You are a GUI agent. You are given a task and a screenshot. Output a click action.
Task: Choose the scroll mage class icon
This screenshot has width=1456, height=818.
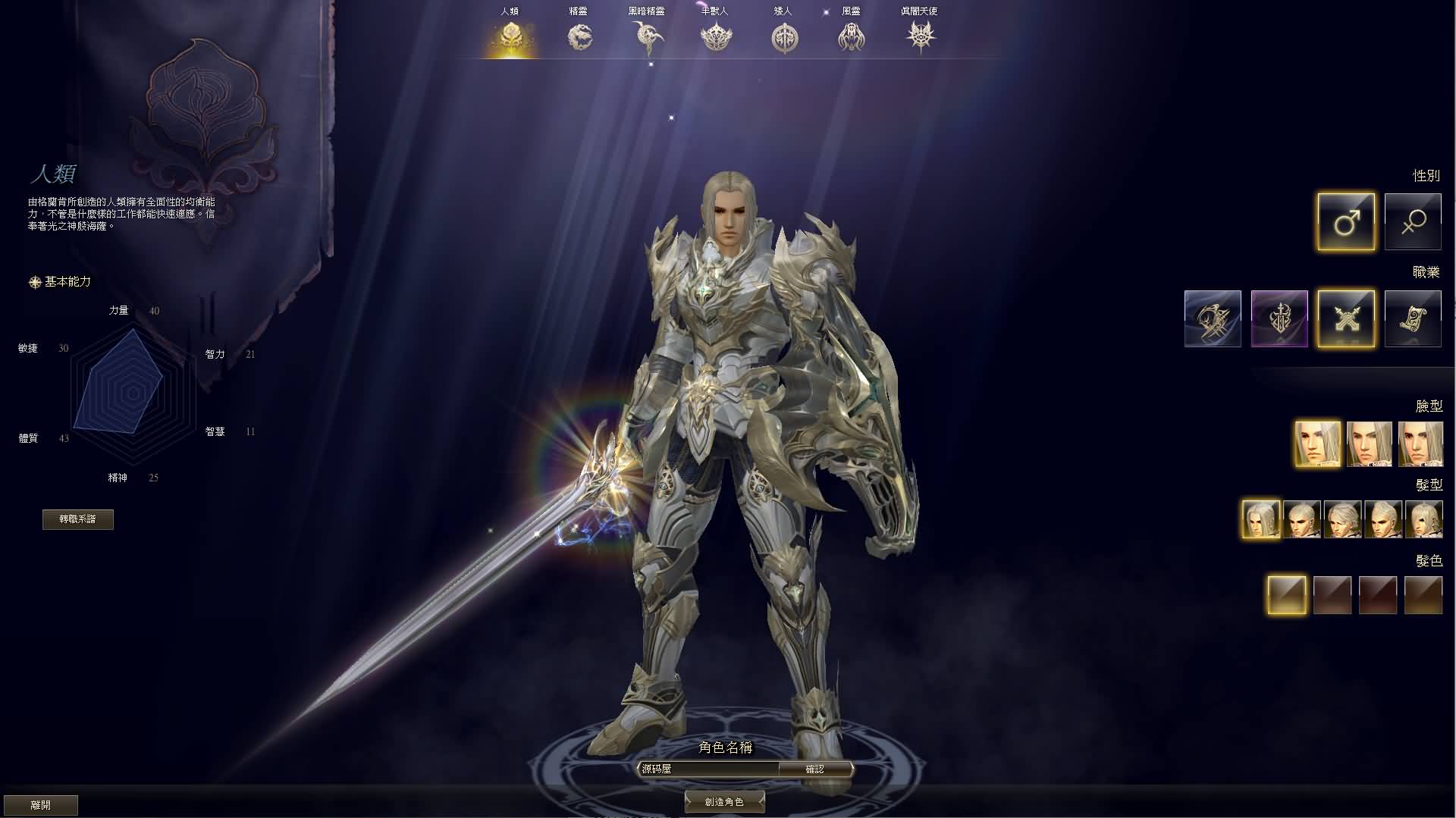1413,318
